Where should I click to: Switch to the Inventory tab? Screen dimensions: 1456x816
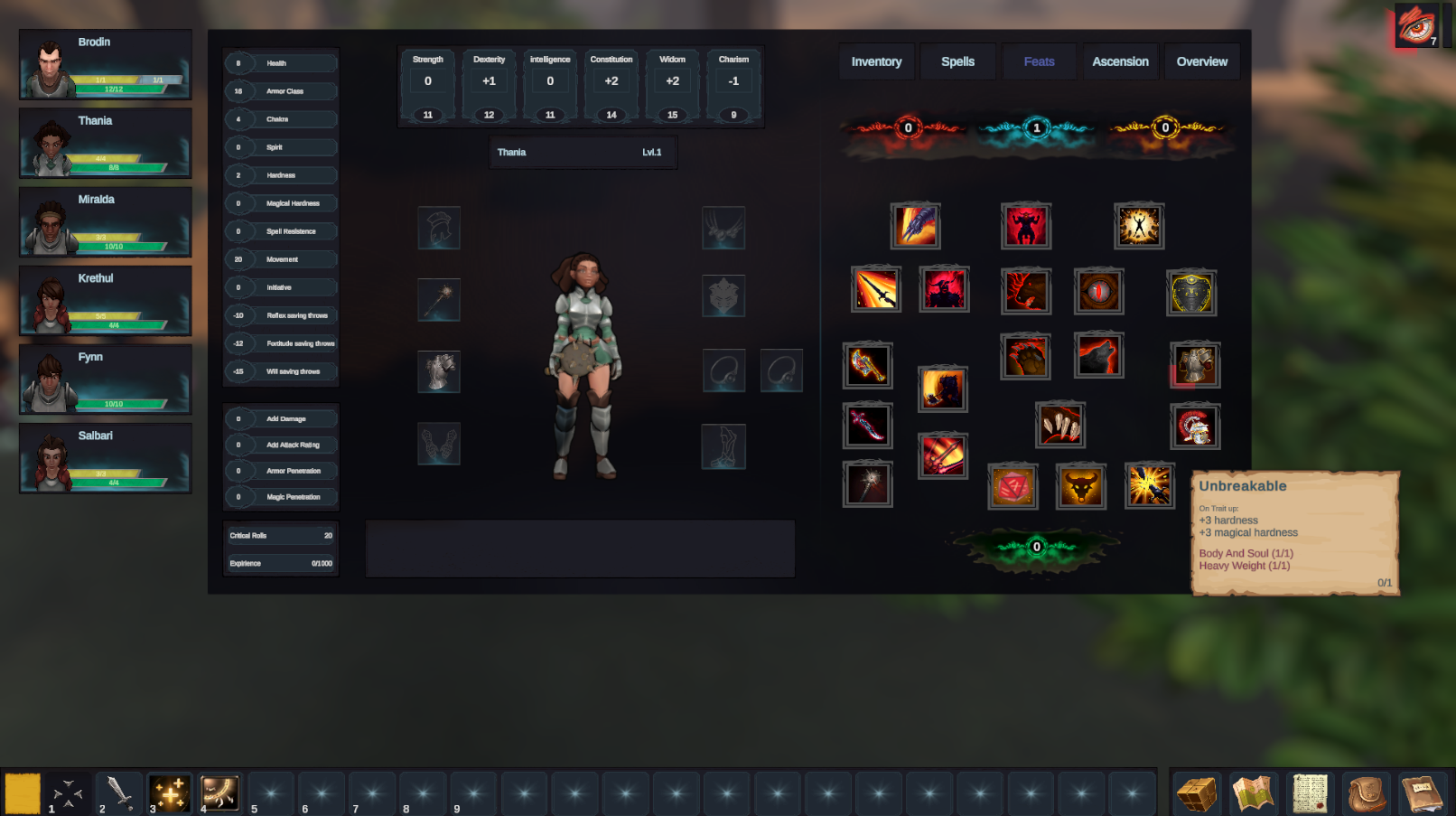coord(875,61)
